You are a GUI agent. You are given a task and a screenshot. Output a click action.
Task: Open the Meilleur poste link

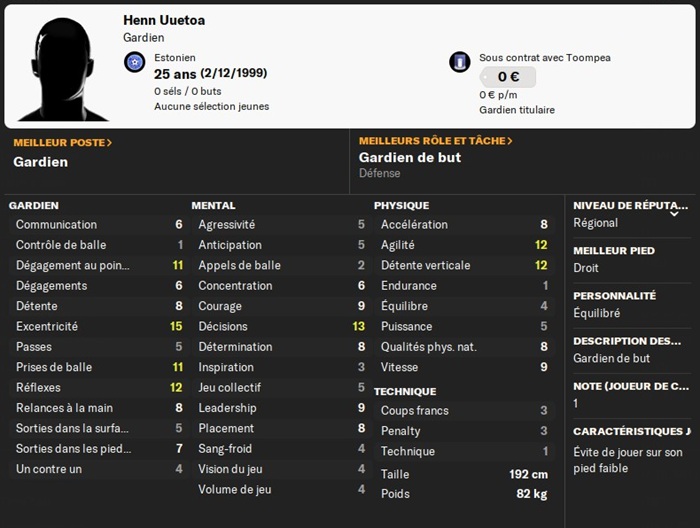pos(62,142)
